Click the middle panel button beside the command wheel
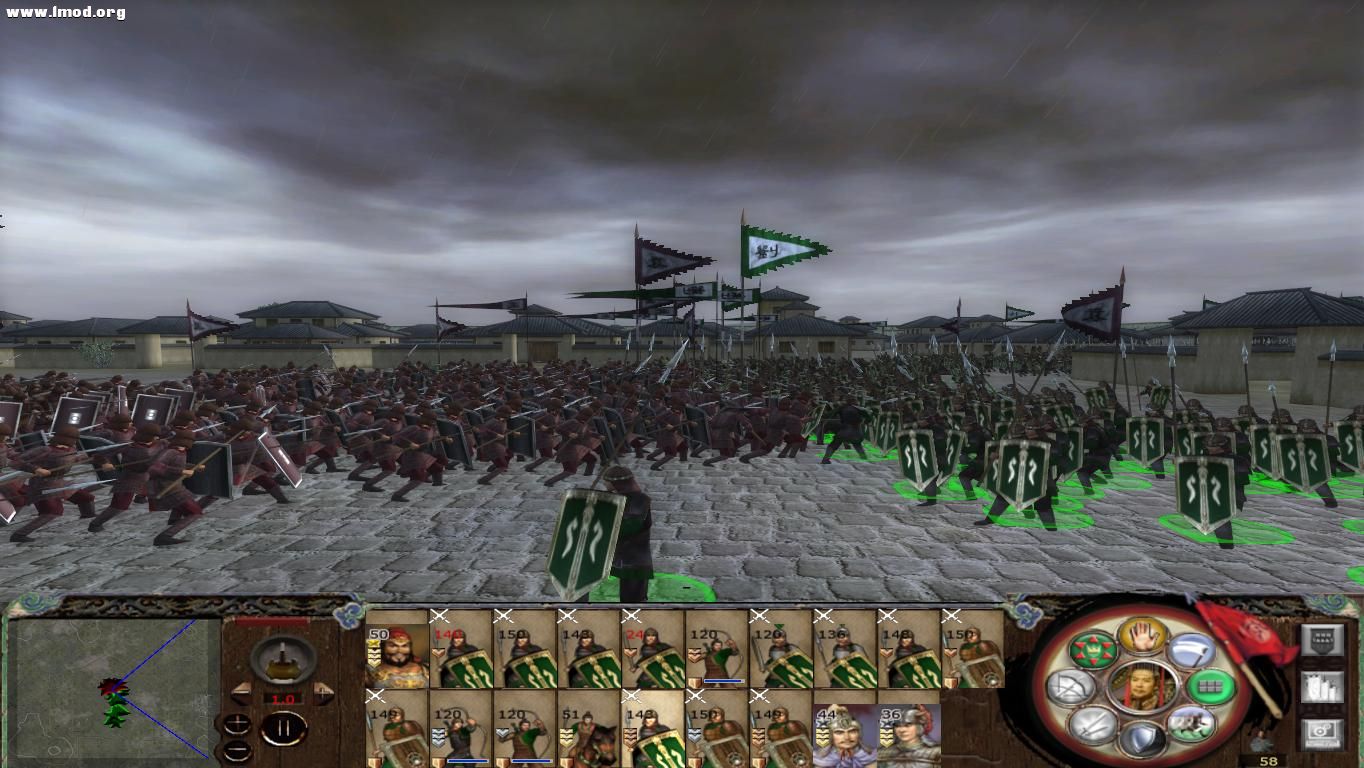This screenshot has height=768, width=1364. [1321, 688]
